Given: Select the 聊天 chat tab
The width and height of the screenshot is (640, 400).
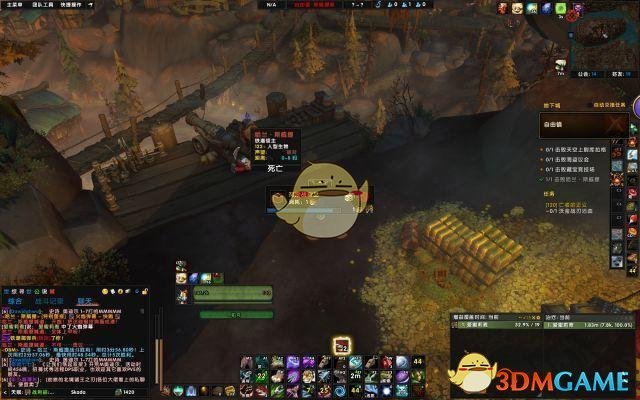Looking at the screenshot, I should point(86,299).
